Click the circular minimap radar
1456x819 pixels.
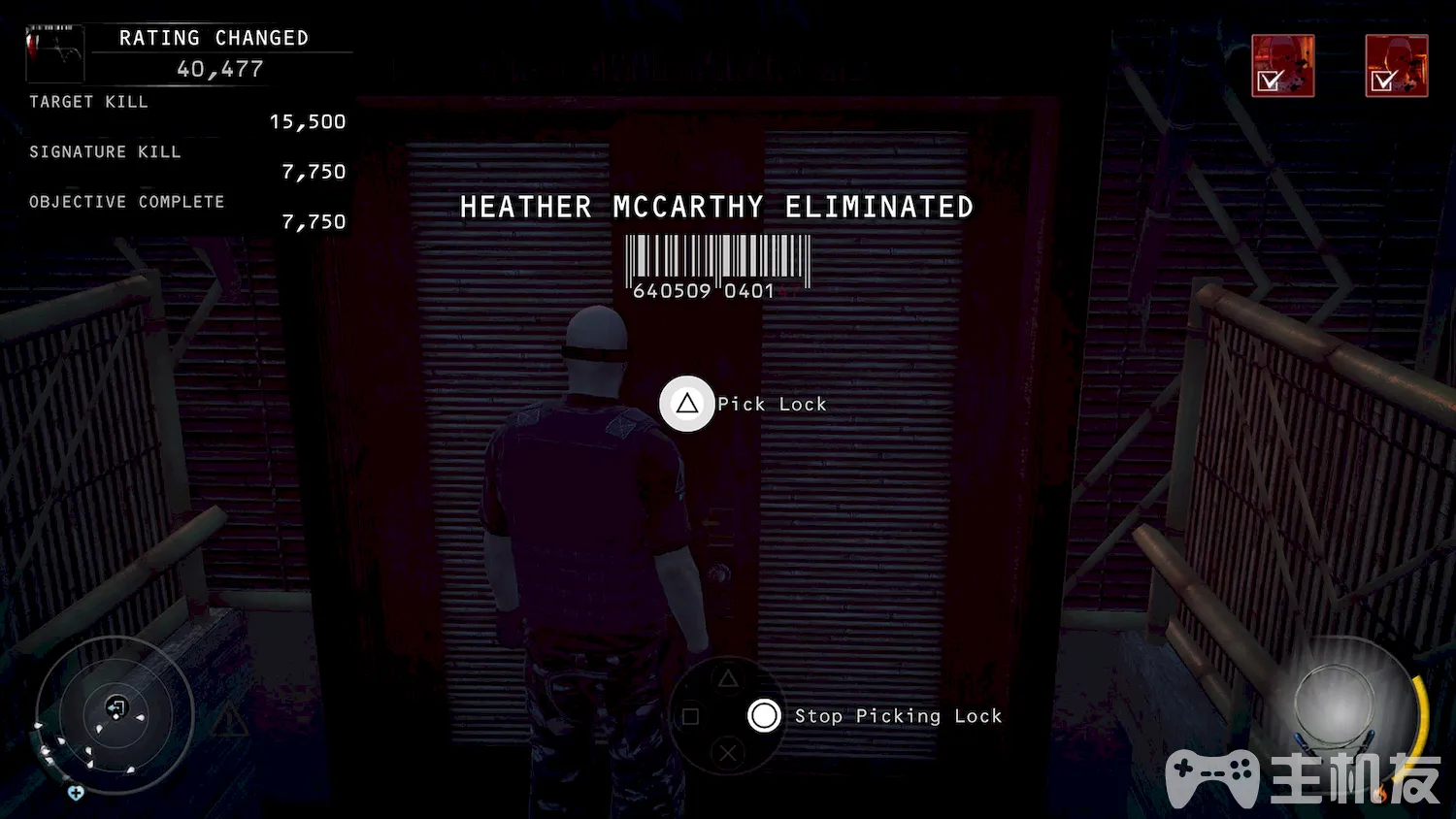point(115,716)
